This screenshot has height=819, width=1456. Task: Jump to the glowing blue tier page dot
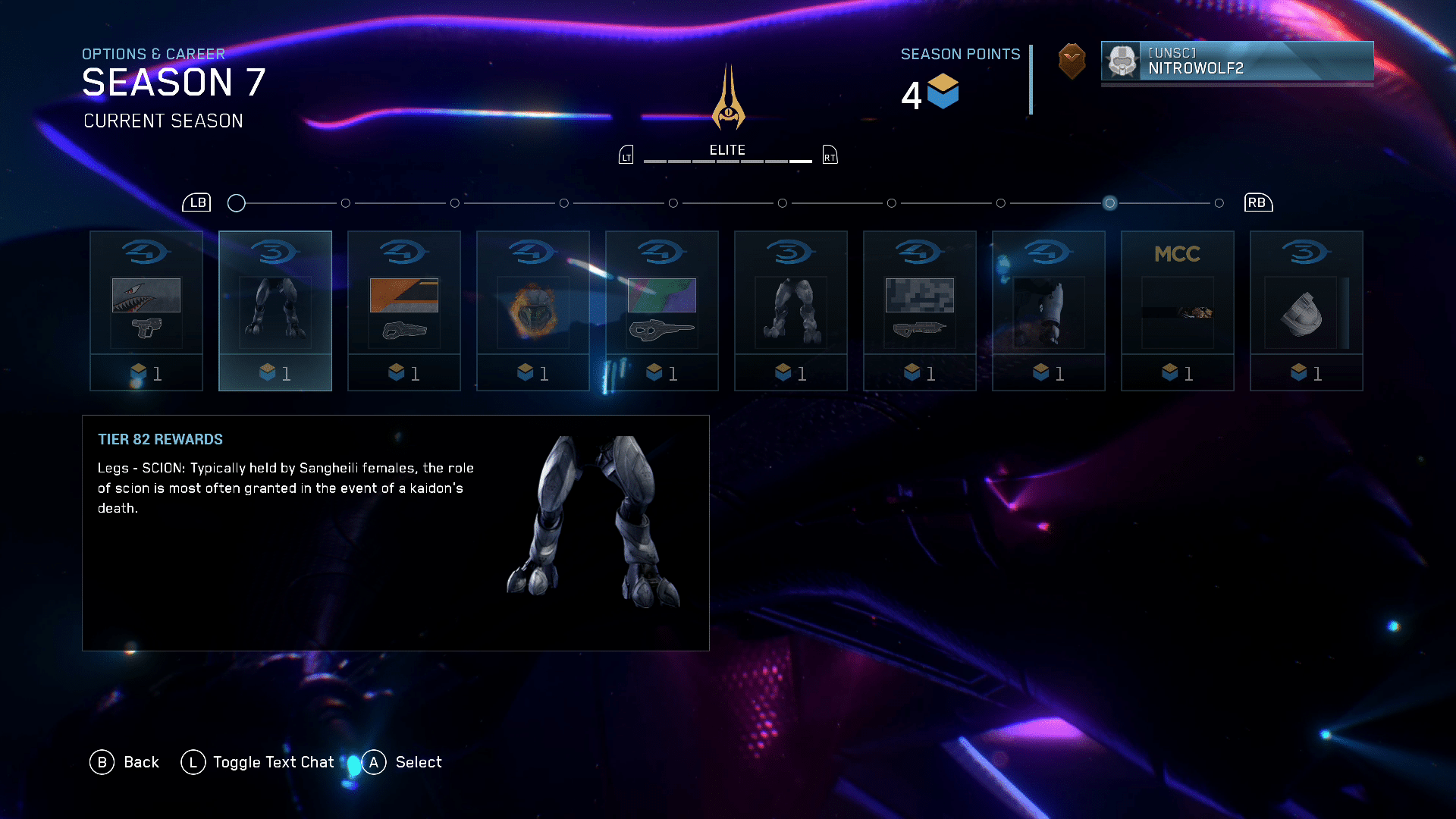click(x=1109, y=203)
